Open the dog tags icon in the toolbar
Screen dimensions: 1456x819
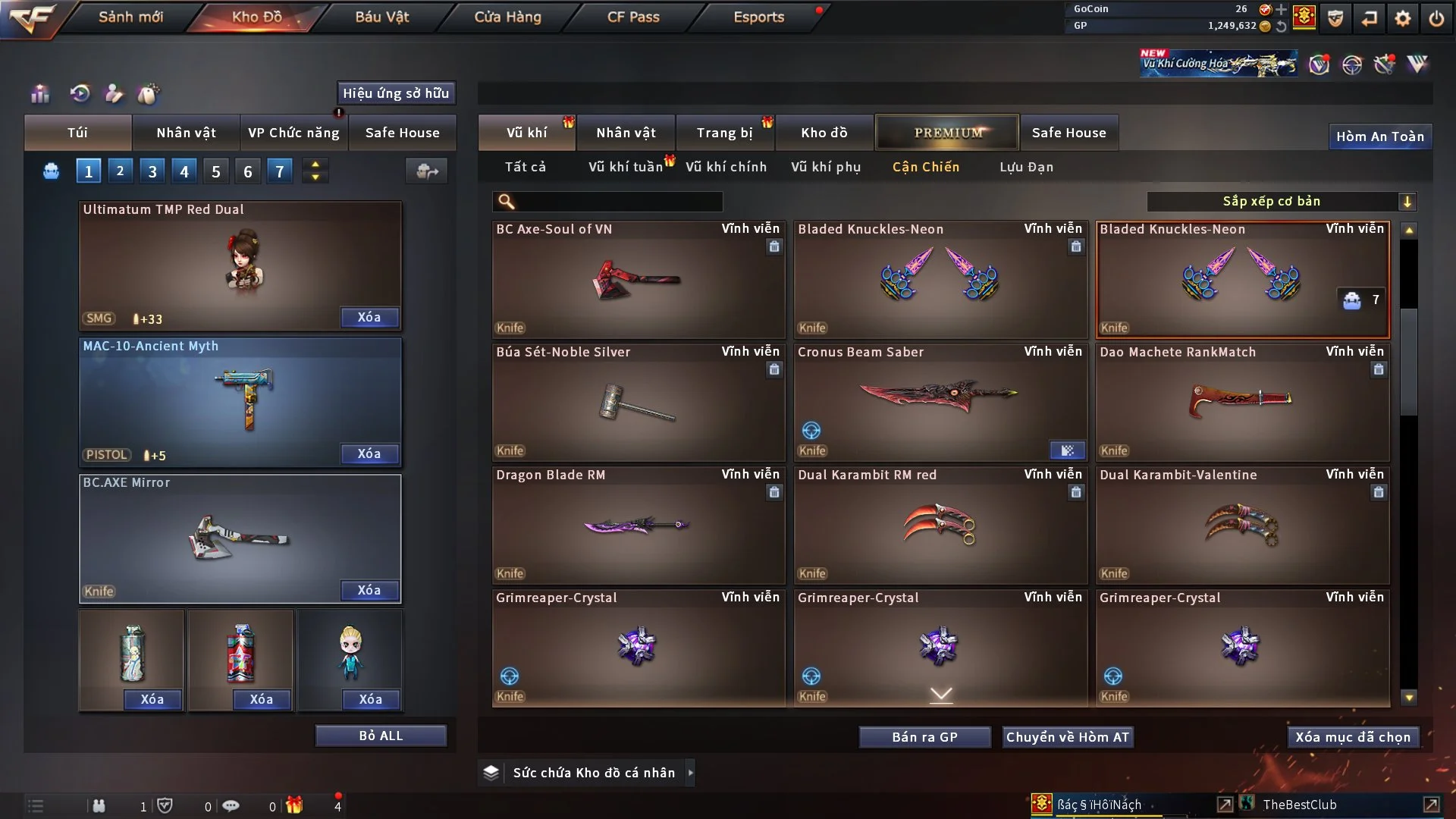(149, 93)
